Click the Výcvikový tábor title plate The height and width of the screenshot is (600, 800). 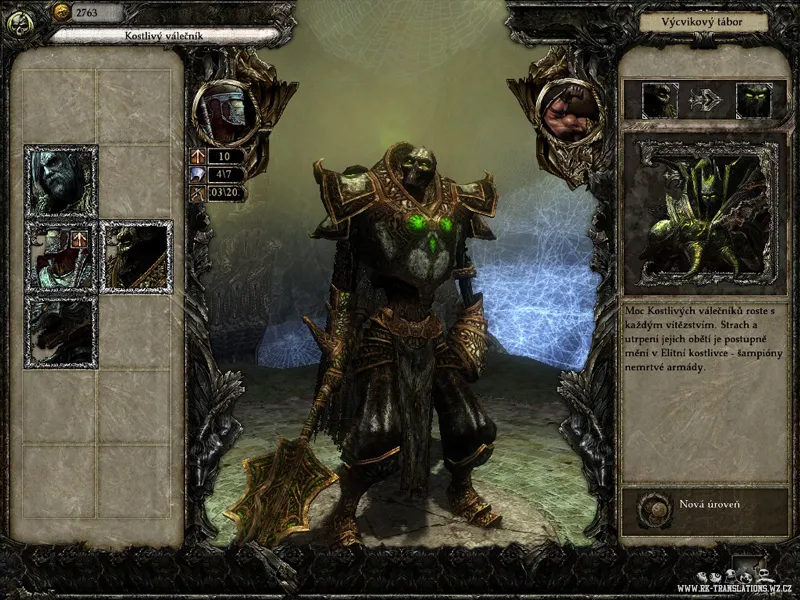pos(703,21)
